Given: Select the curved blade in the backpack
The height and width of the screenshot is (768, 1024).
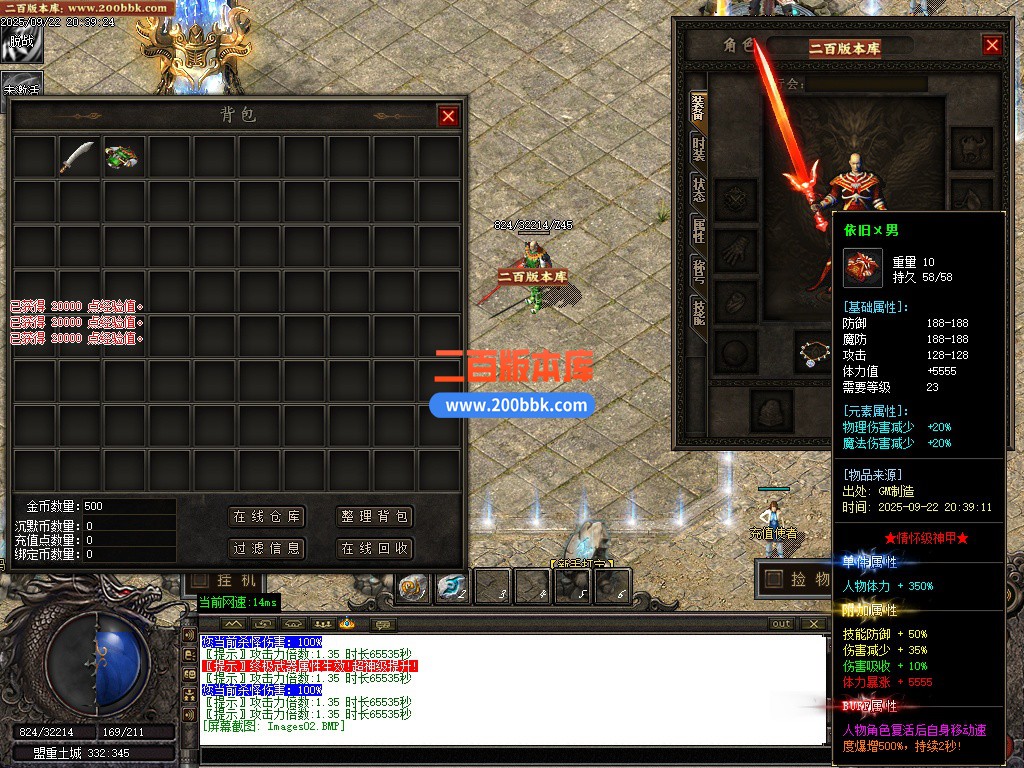Looking at the screenshot, I should point(78,157).
